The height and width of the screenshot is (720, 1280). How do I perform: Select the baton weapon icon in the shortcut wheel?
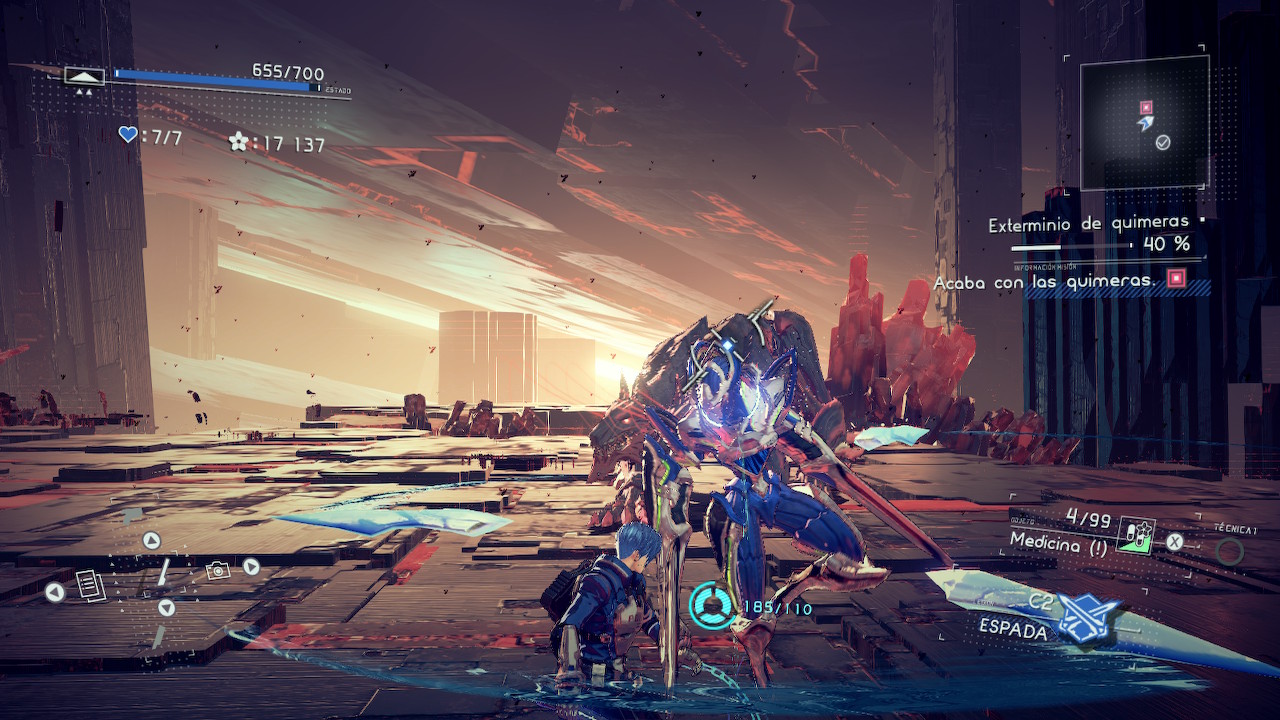coord(163,572)
